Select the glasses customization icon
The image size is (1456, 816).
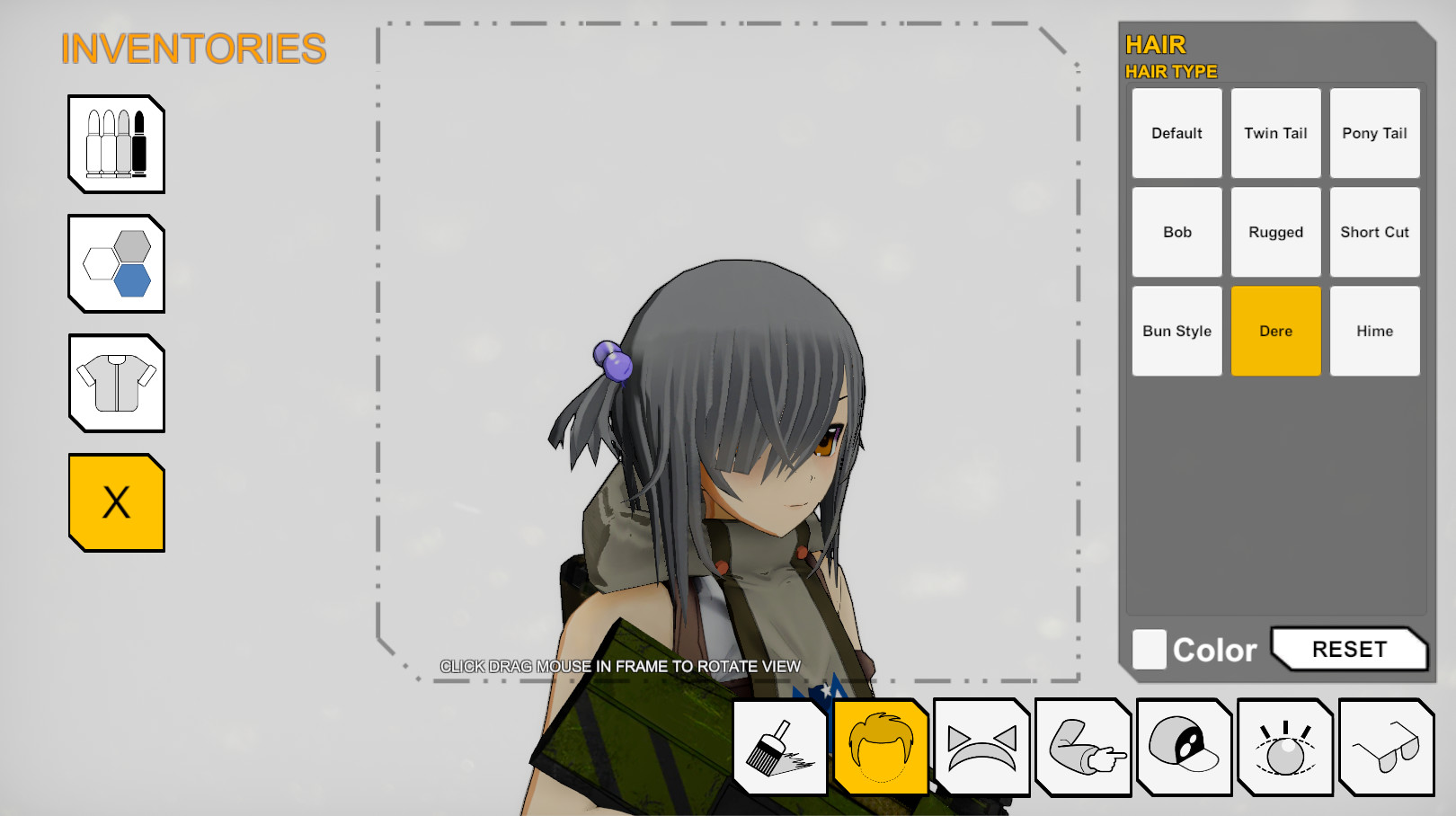[1385, 747]
